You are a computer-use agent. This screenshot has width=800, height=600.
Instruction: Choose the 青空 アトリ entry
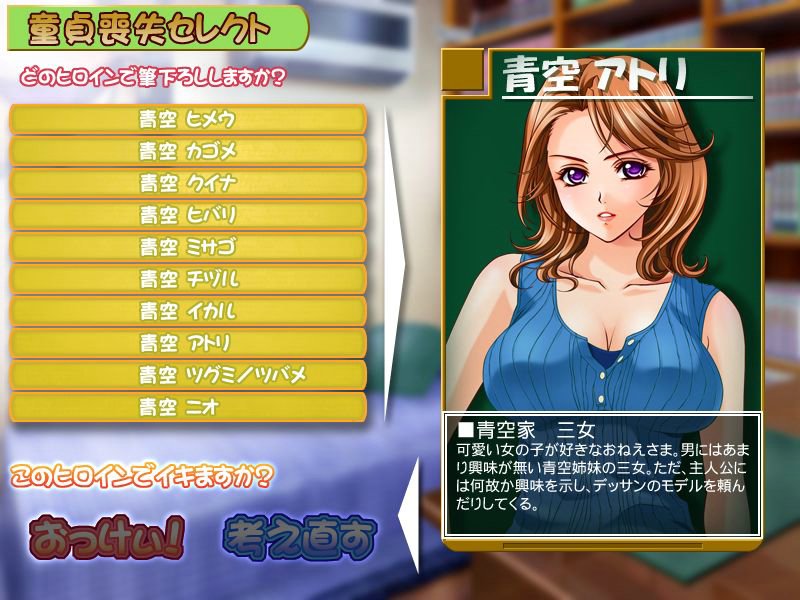188,343
